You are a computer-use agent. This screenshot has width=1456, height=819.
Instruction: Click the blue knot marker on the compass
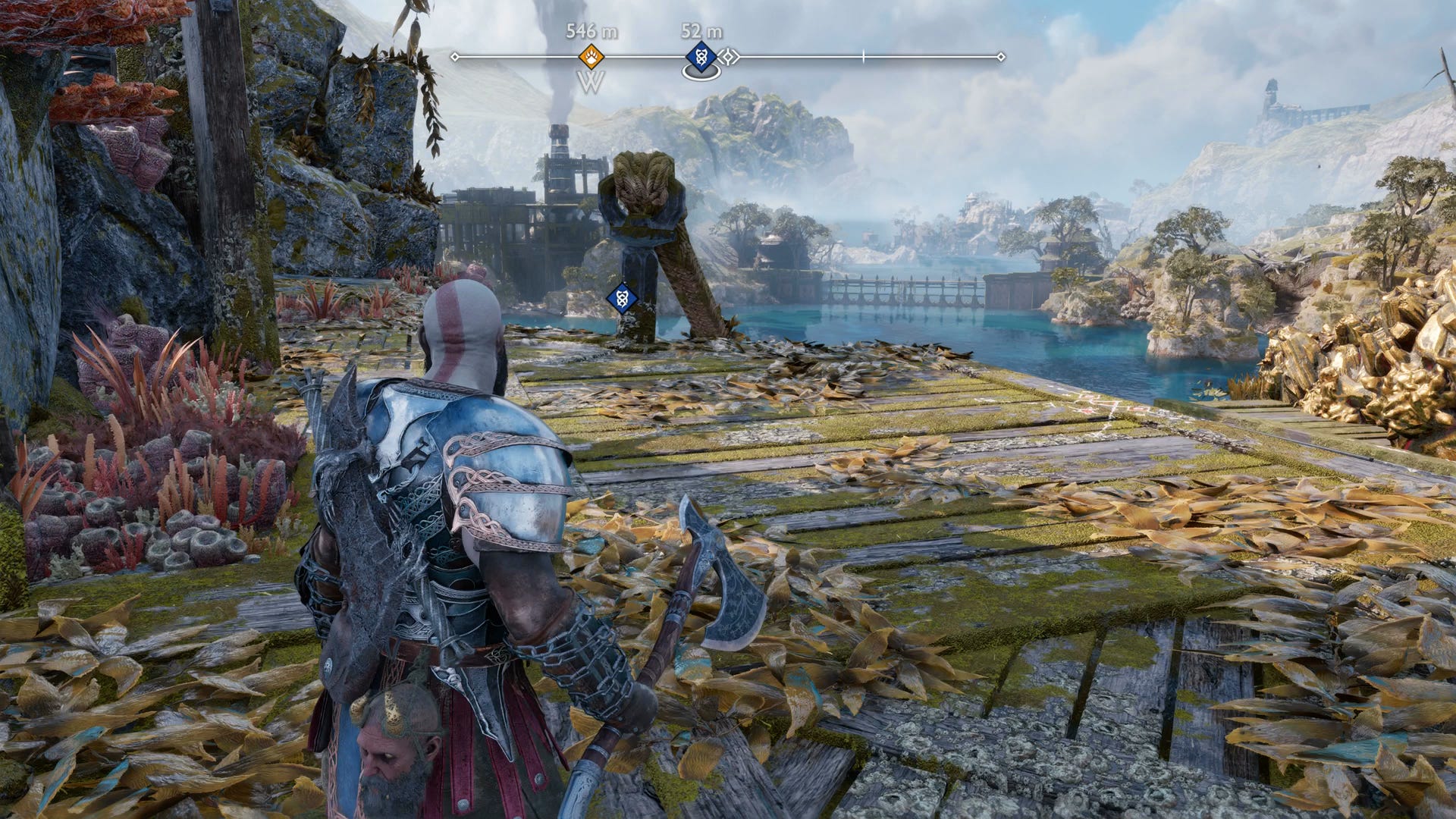701,57
